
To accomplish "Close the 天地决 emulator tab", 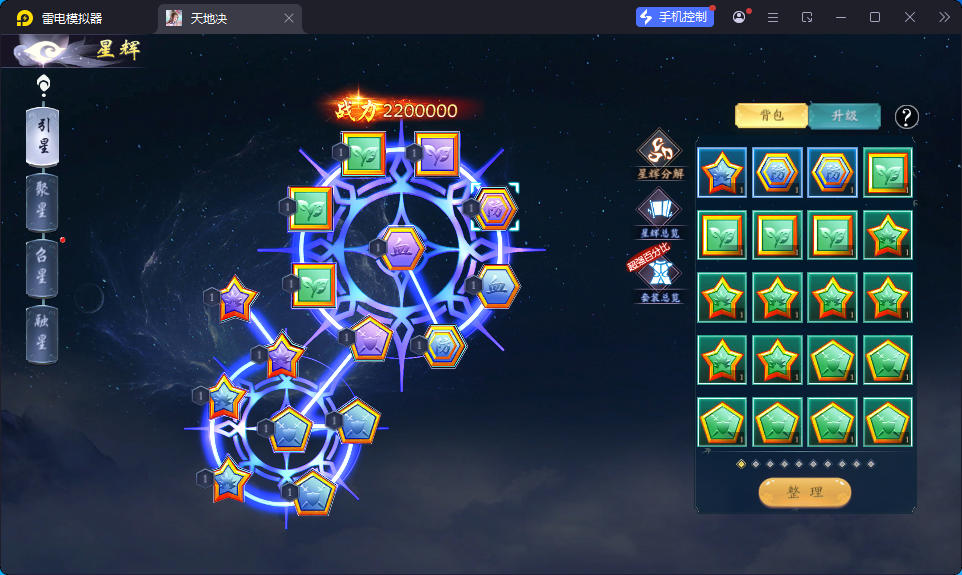I will click(x=289, y=18).
